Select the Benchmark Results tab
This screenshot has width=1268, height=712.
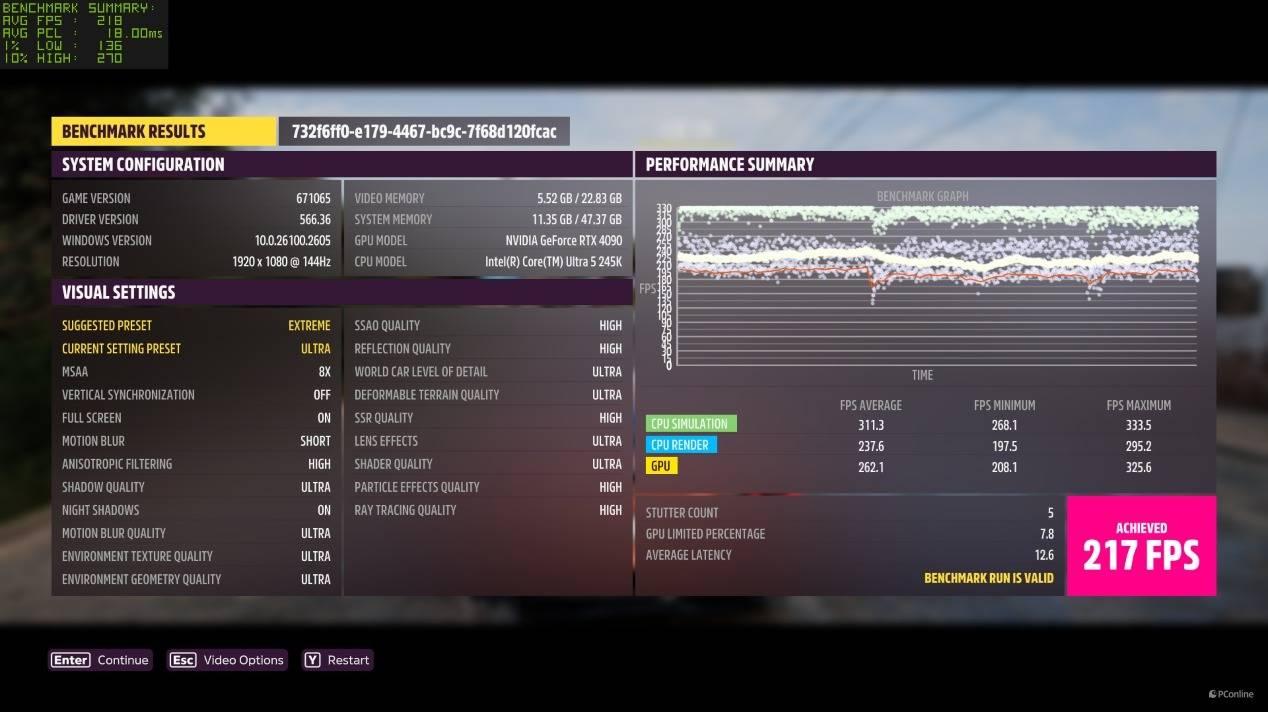163,131
